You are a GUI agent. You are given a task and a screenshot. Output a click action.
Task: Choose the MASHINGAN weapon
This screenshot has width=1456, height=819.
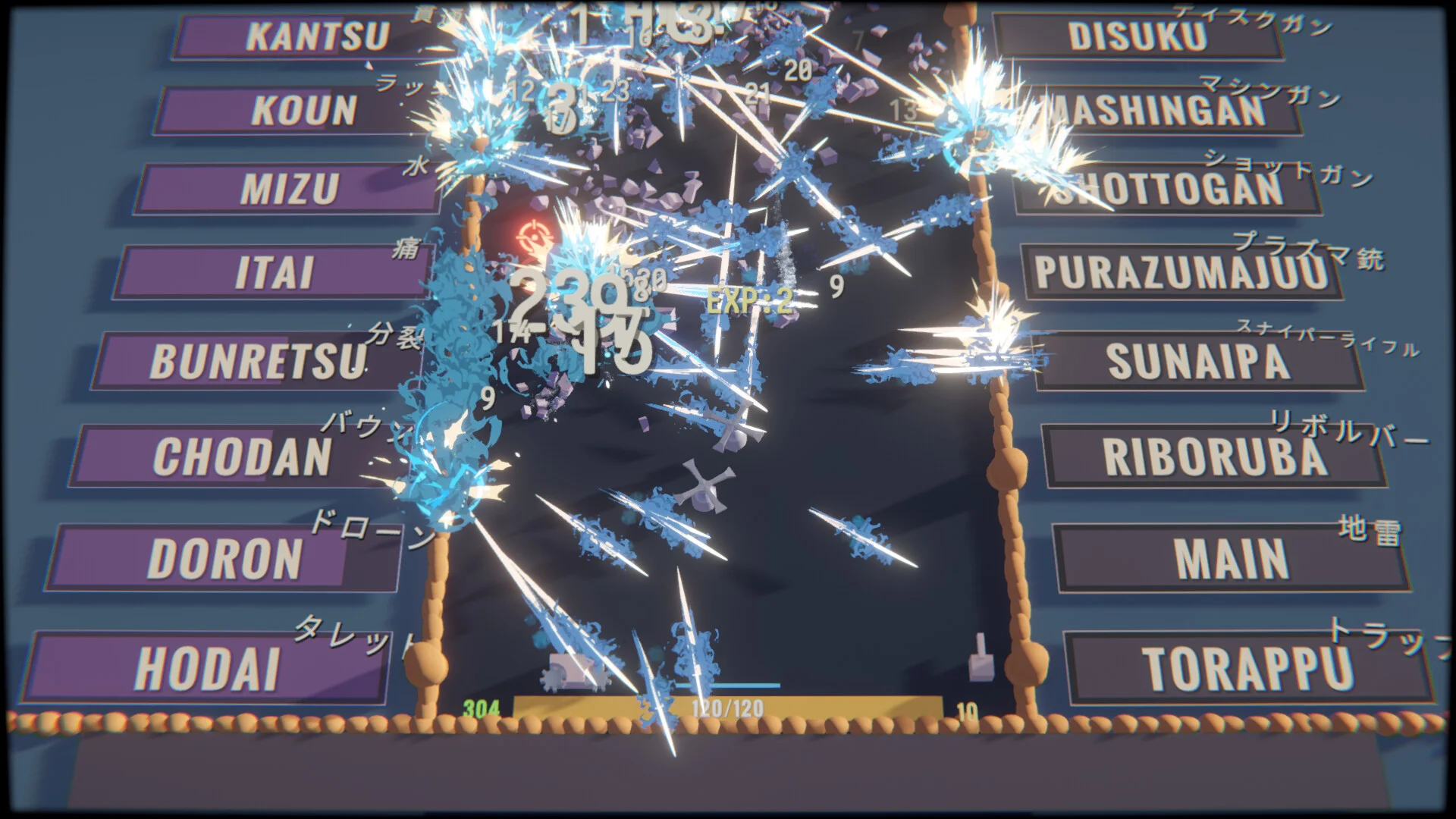point(1160,111)
